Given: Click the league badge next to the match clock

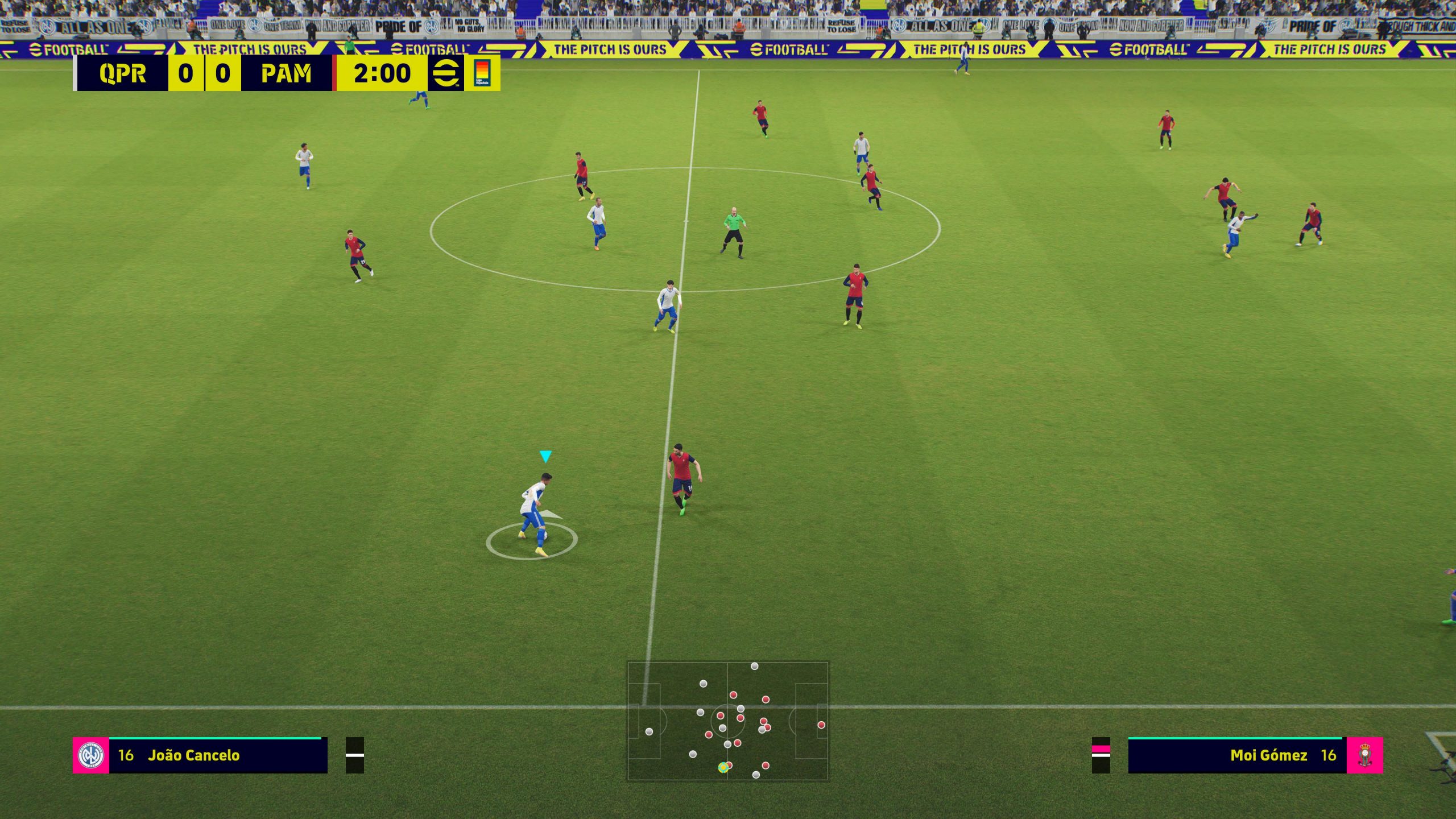Looking at the screenshot, I should [x=482, y=73].
